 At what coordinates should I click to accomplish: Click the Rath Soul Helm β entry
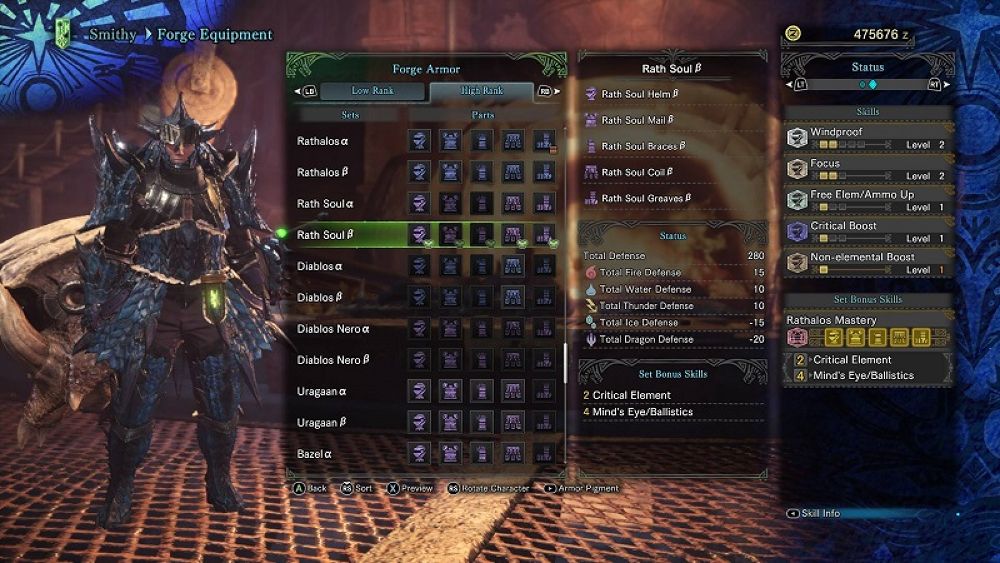point(640,94)
